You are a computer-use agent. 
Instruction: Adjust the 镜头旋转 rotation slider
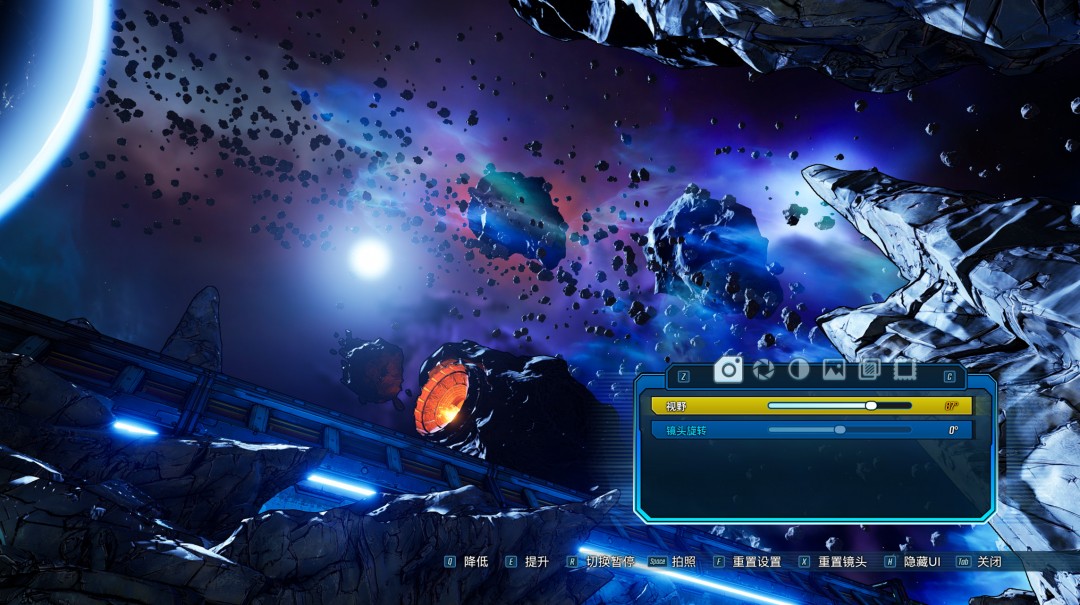click(839, 430)
